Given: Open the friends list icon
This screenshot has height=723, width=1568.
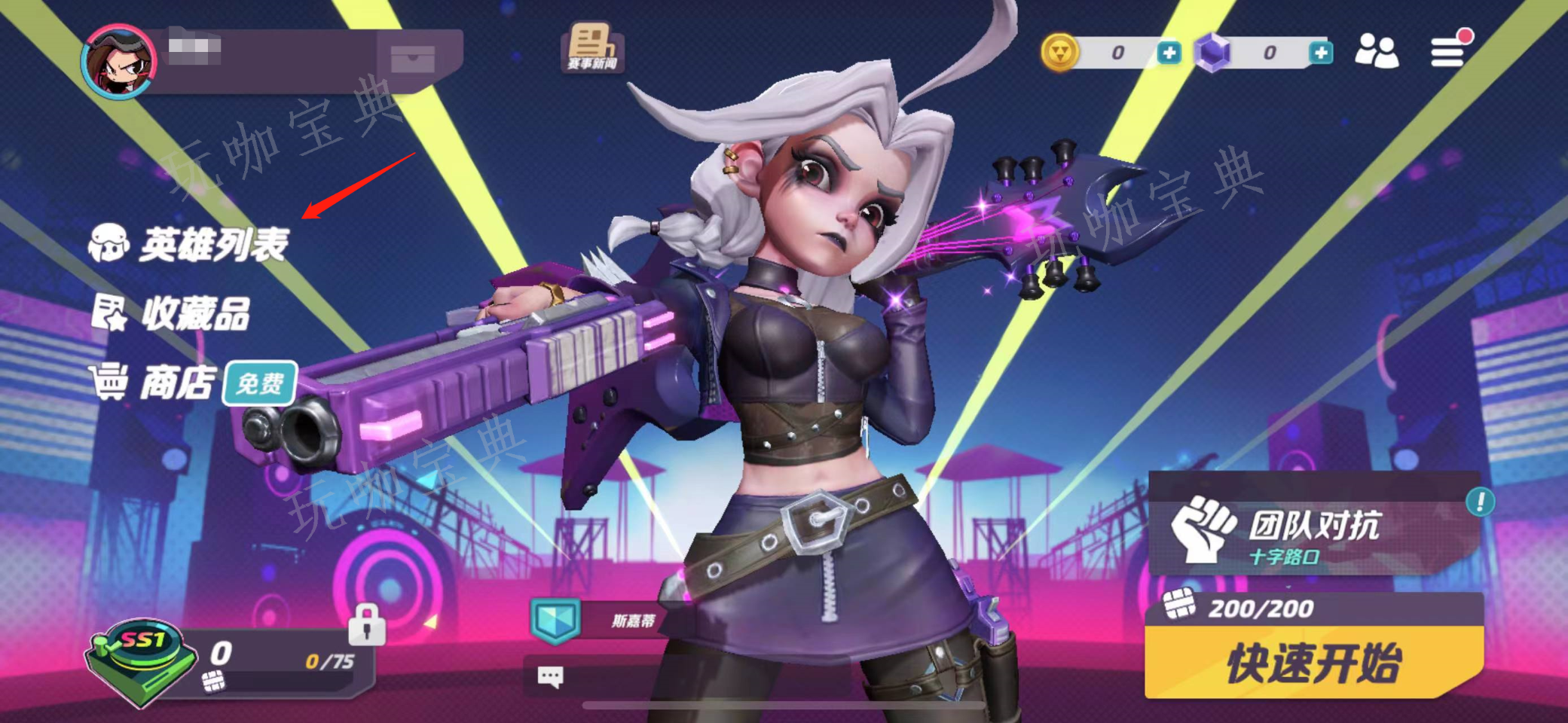Looking at the screenshot, I should (1376, 51).
